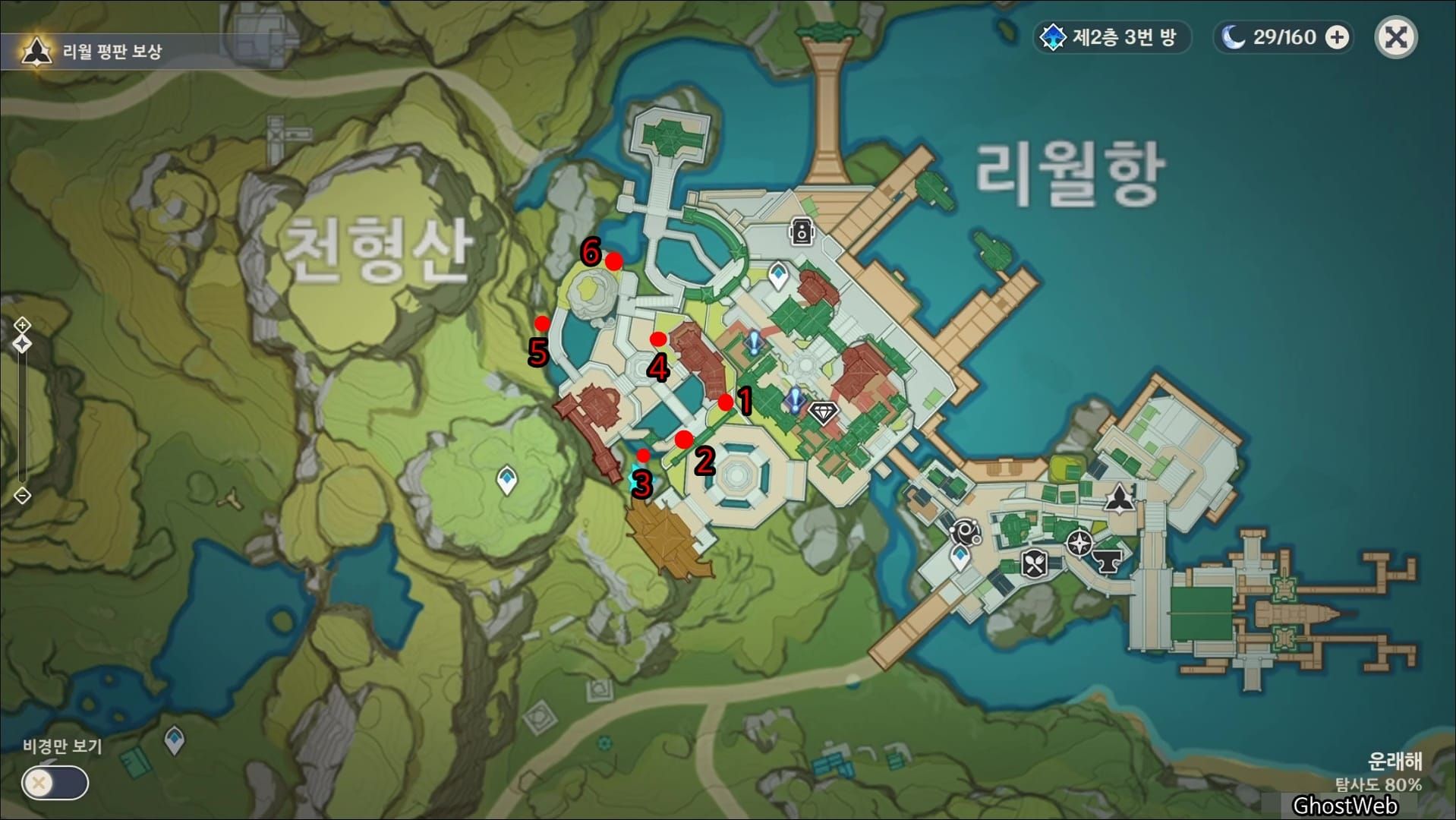Click the Original Resin moon icon

click(x=1233, y=36)
